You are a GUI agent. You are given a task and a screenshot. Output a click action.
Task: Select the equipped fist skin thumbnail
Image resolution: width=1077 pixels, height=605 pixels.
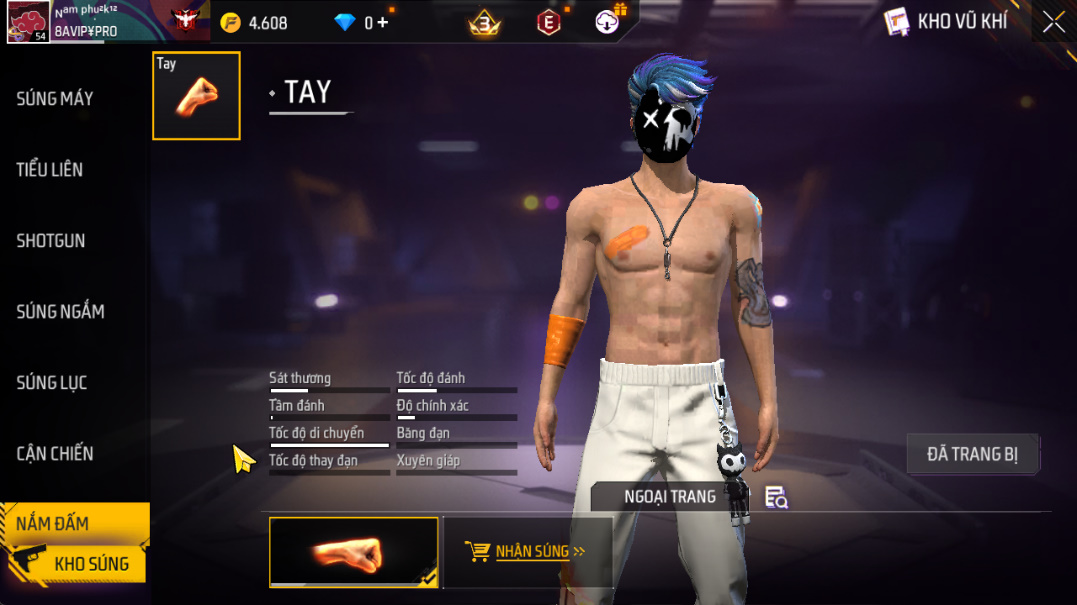tap(354, 551)
